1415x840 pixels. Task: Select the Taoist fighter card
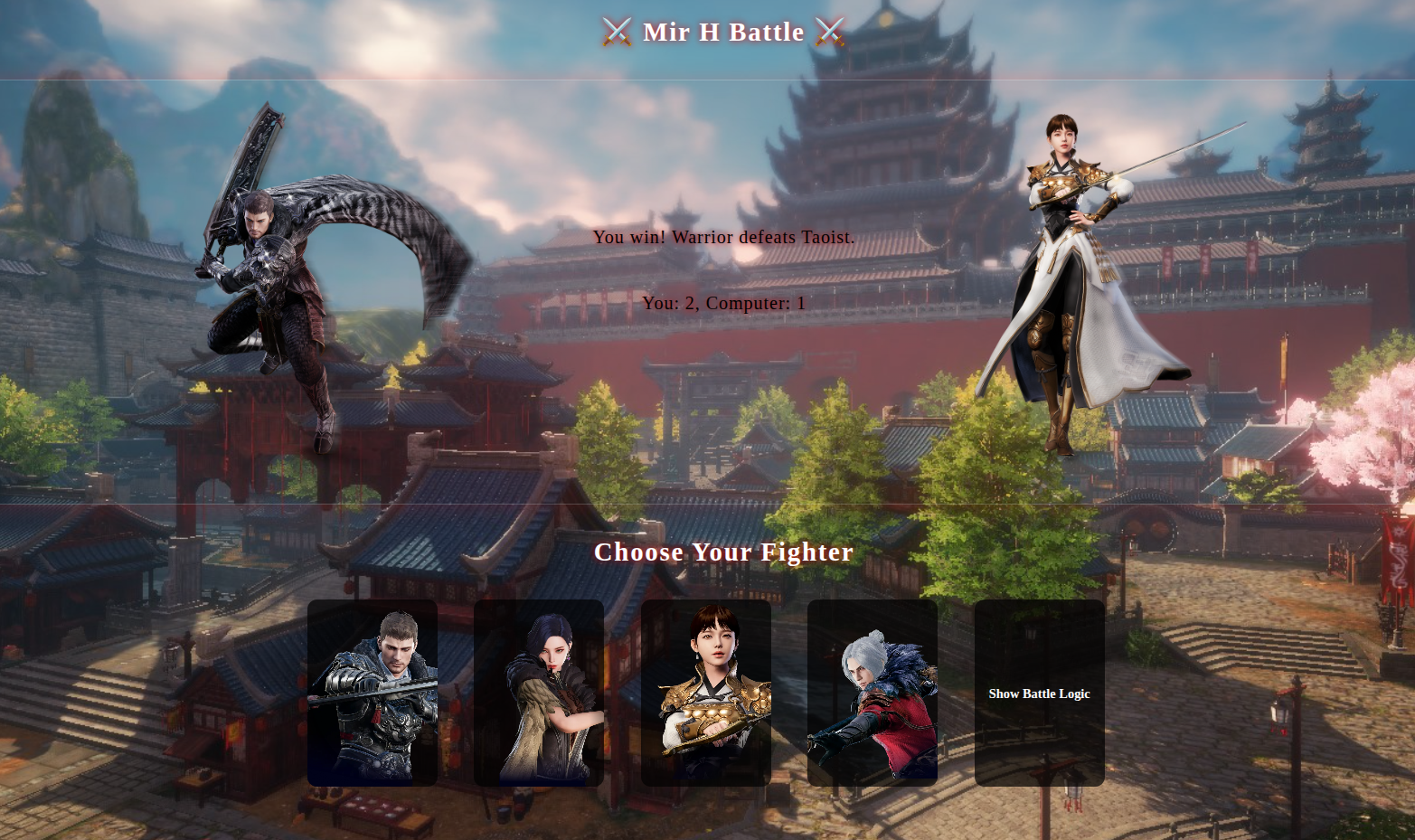706,692
